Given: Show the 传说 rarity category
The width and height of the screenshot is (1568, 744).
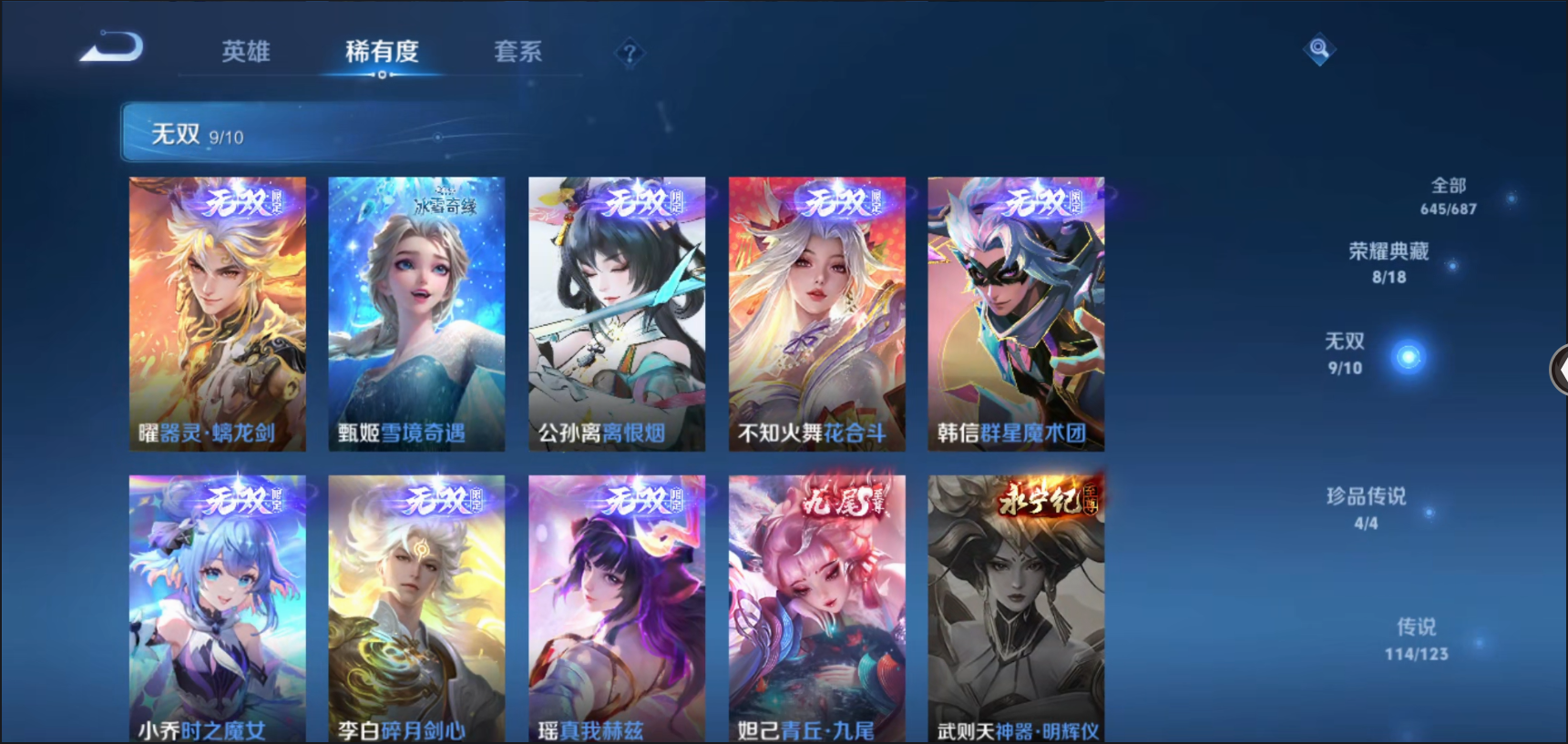Looking at the screenshot, I should (1416, 638).
